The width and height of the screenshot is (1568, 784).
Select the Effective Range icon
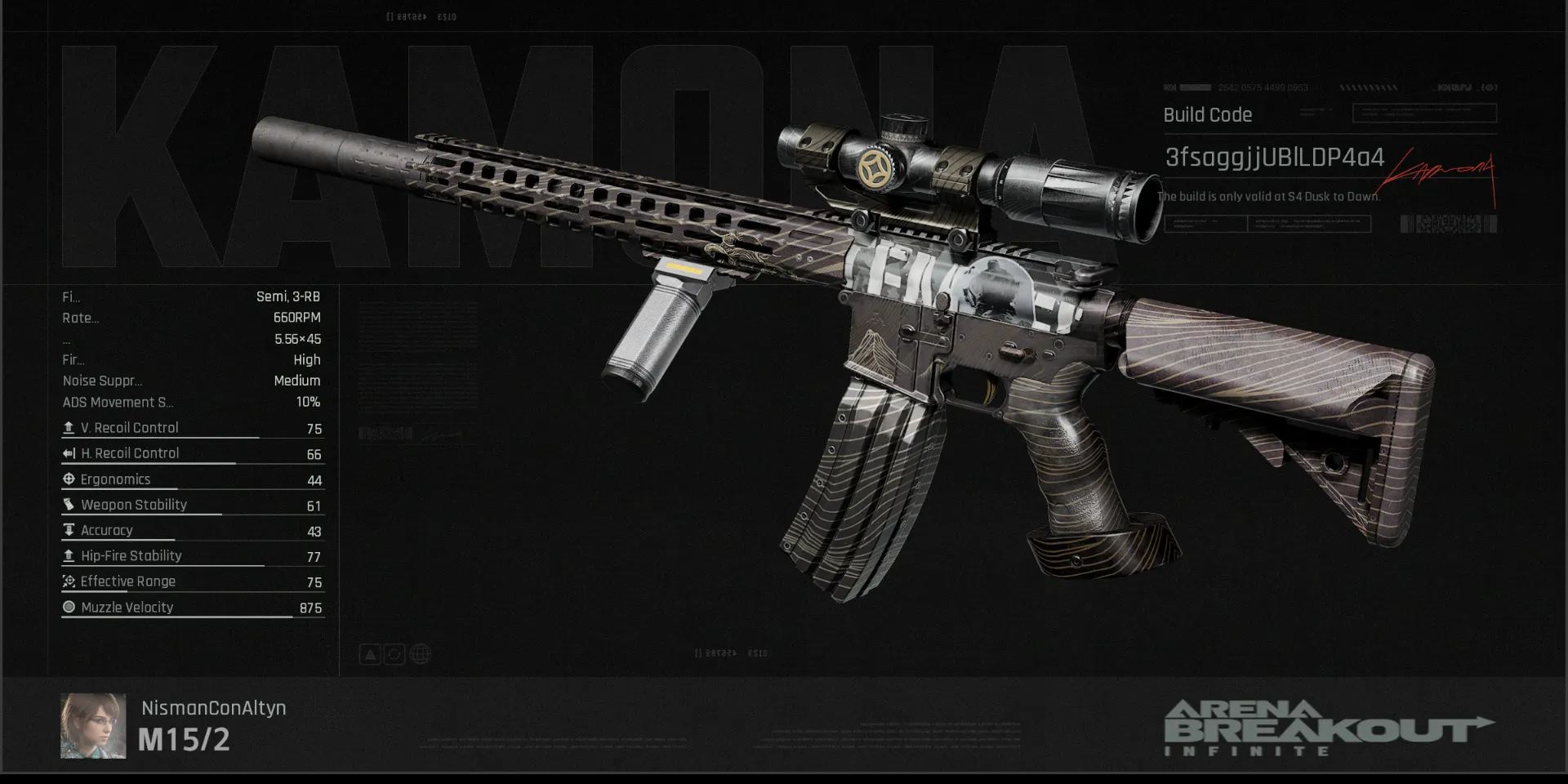tap(69, 581)
